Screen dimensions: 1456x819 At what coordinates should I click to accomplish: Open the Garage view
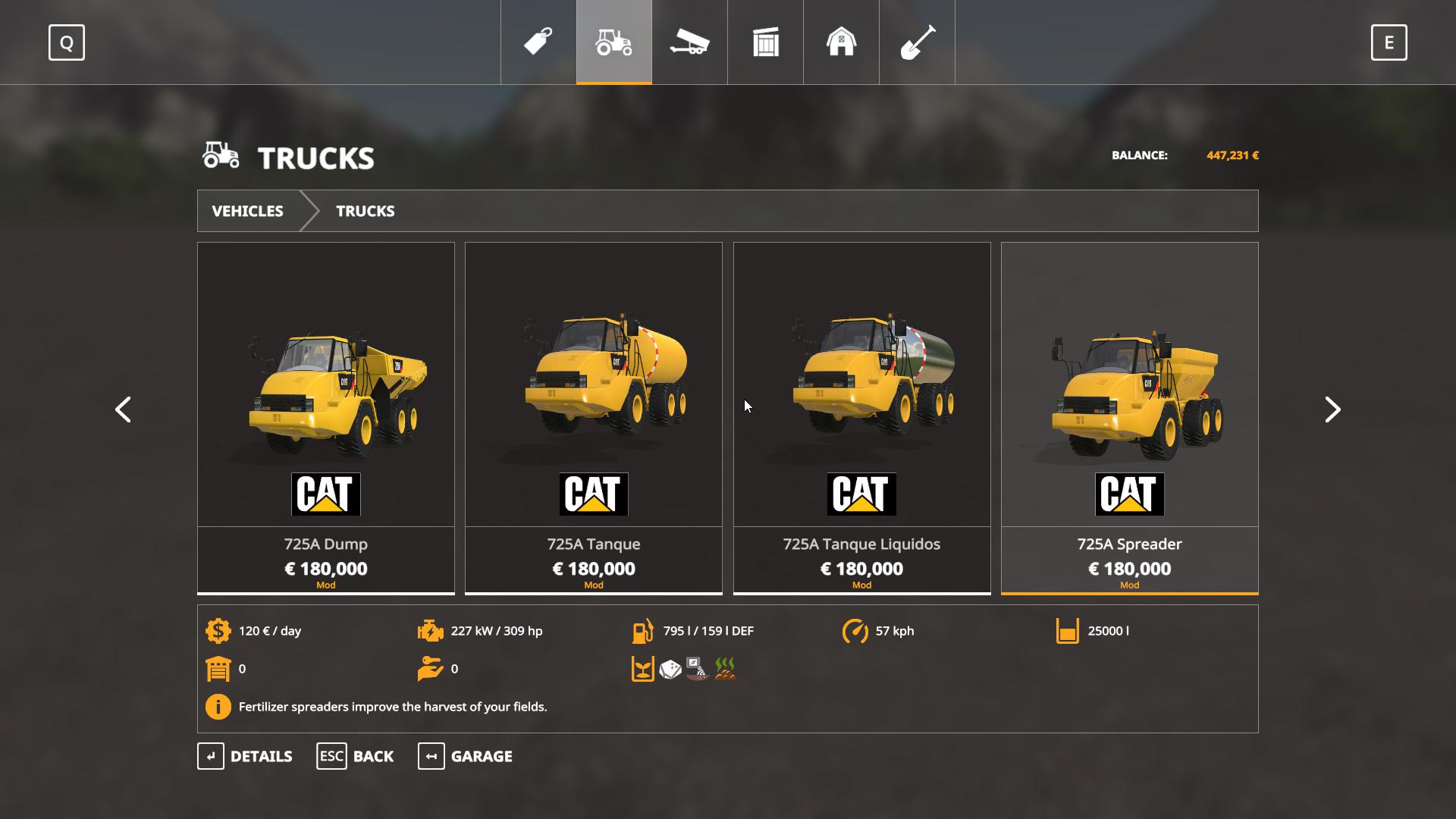pos(465,756)
